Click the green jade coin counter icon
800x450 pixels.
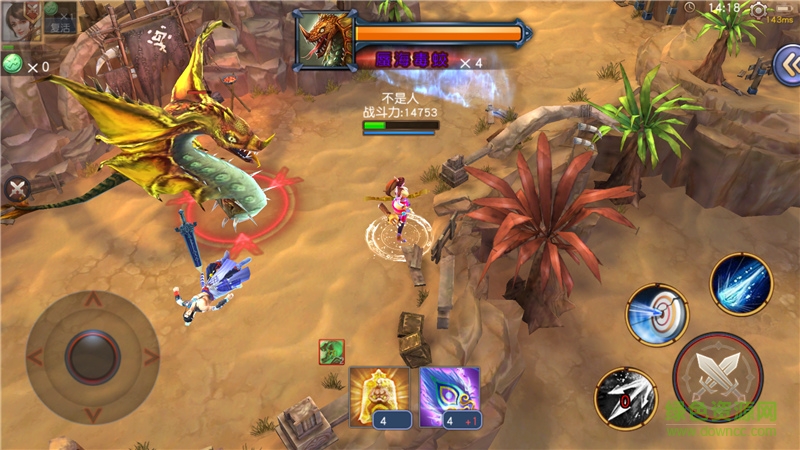pyautogui.click(x=13, y=64)
